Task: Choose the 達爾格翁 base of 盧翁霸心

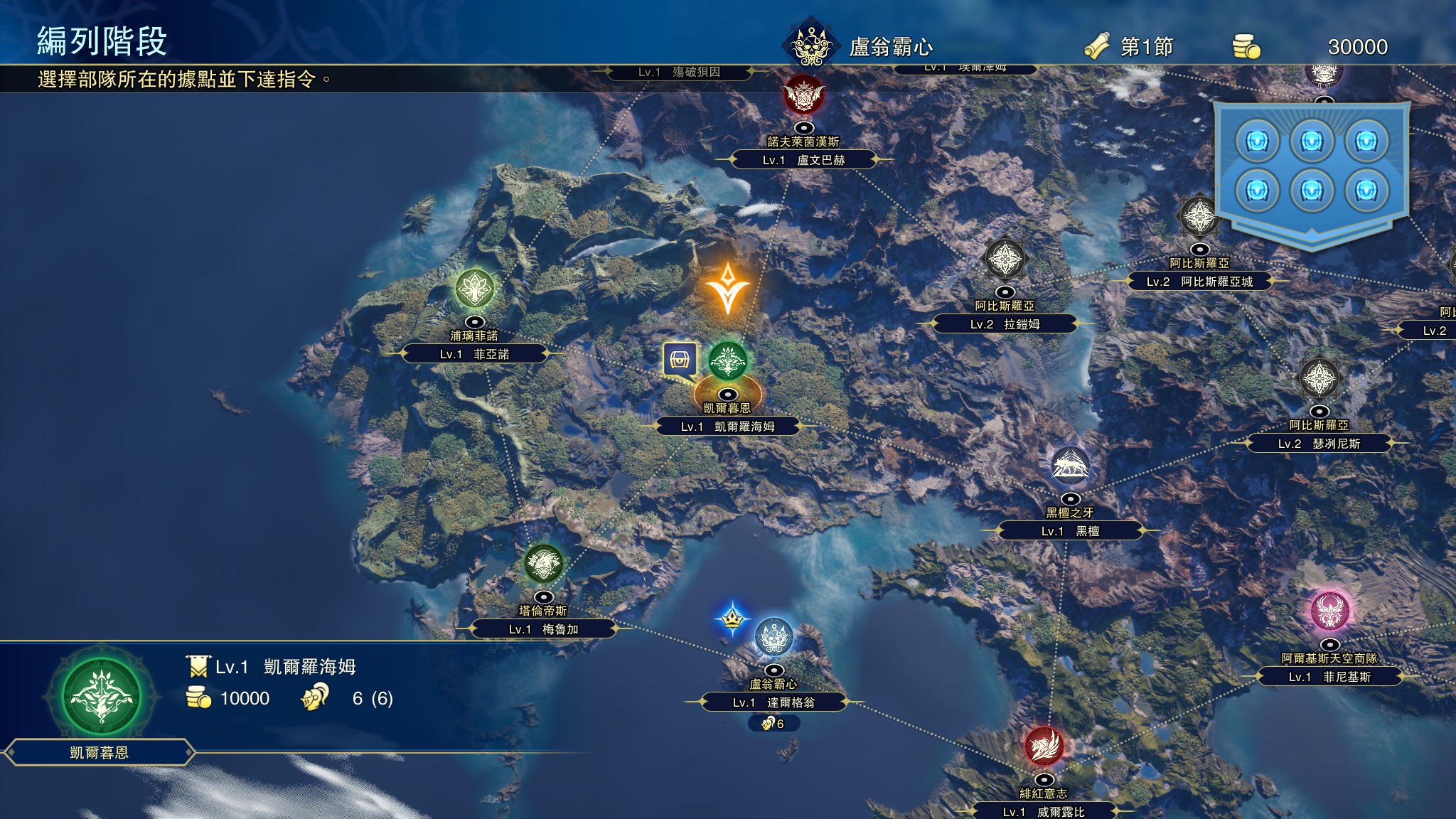Action: click(773, 702)
